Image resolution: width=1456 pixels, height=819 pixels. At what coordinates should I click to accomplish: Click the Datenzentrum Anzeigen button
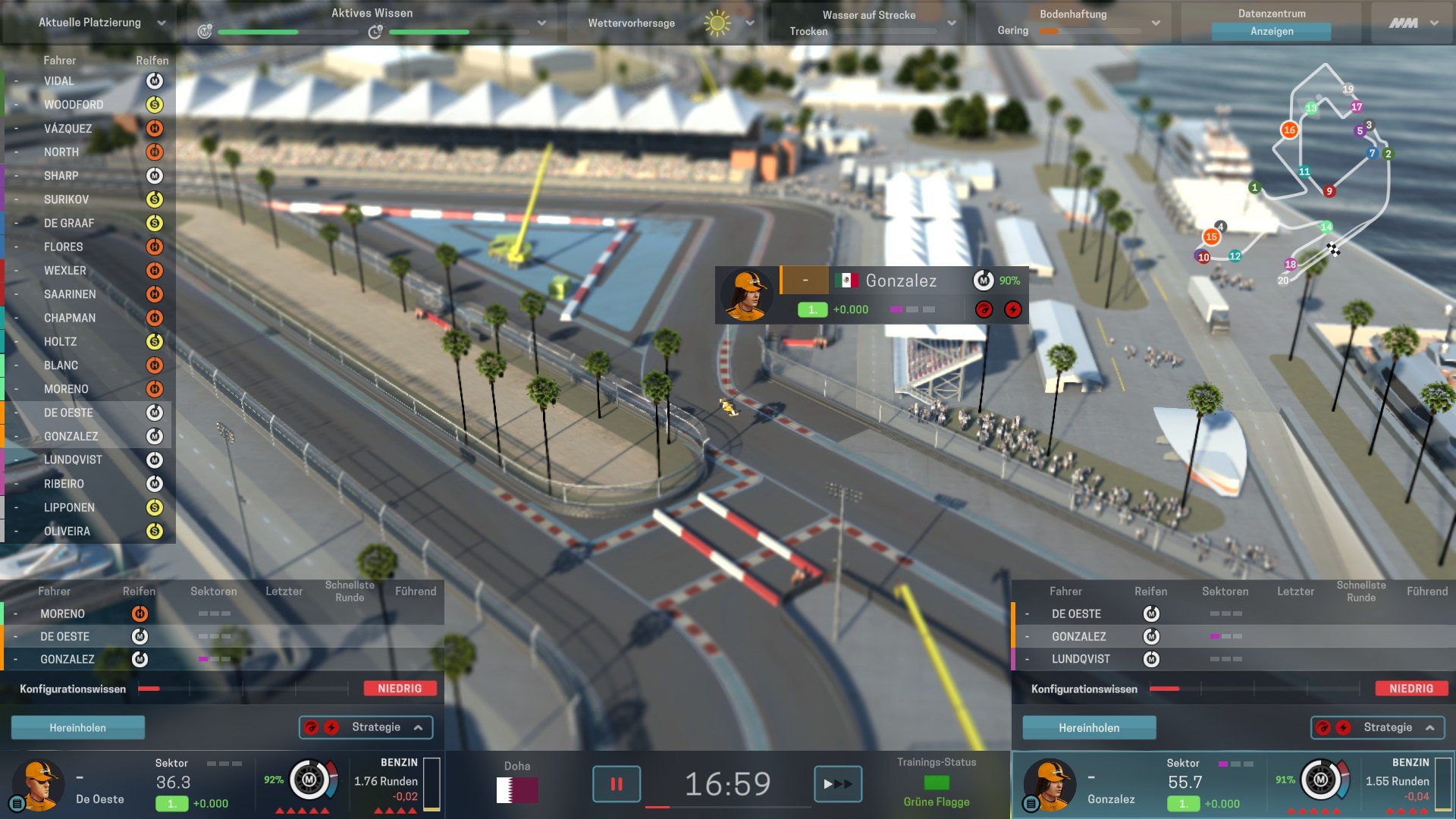coord(1271,32)
